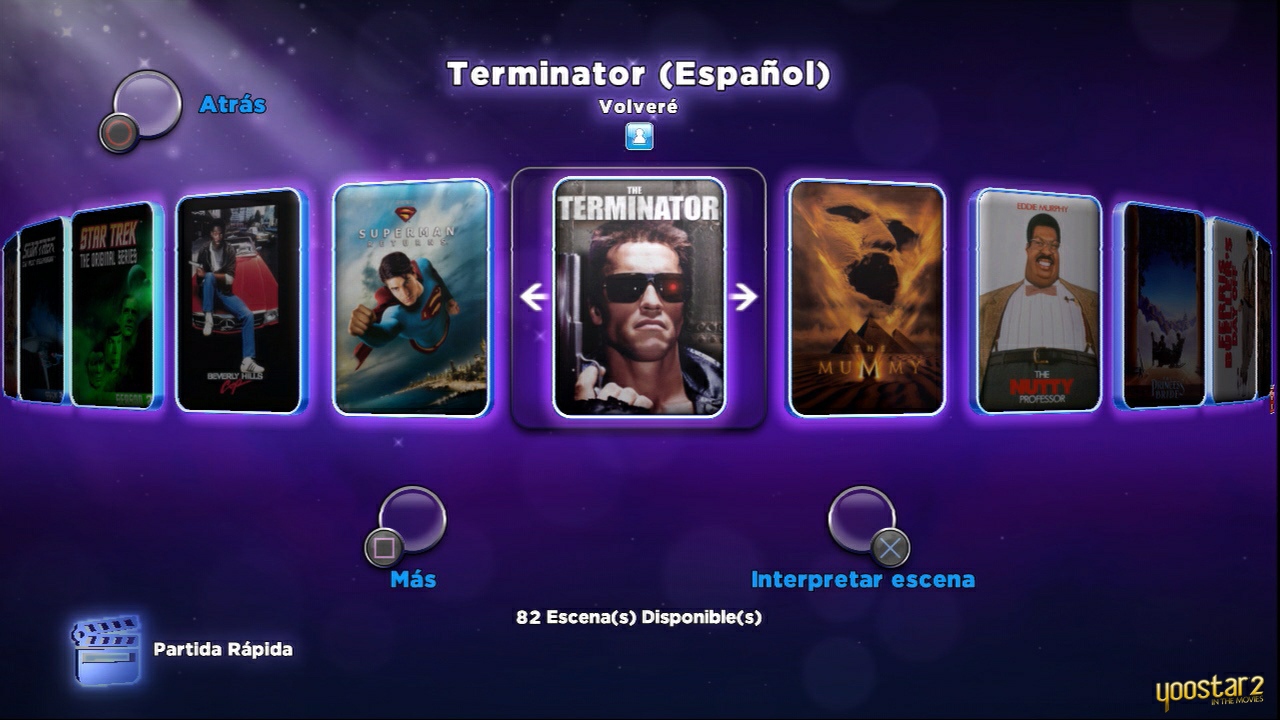The image size is (1280, 720).
Task: Click the 82 Escena(s) Disponible(s) text
Action: [637, 617]
